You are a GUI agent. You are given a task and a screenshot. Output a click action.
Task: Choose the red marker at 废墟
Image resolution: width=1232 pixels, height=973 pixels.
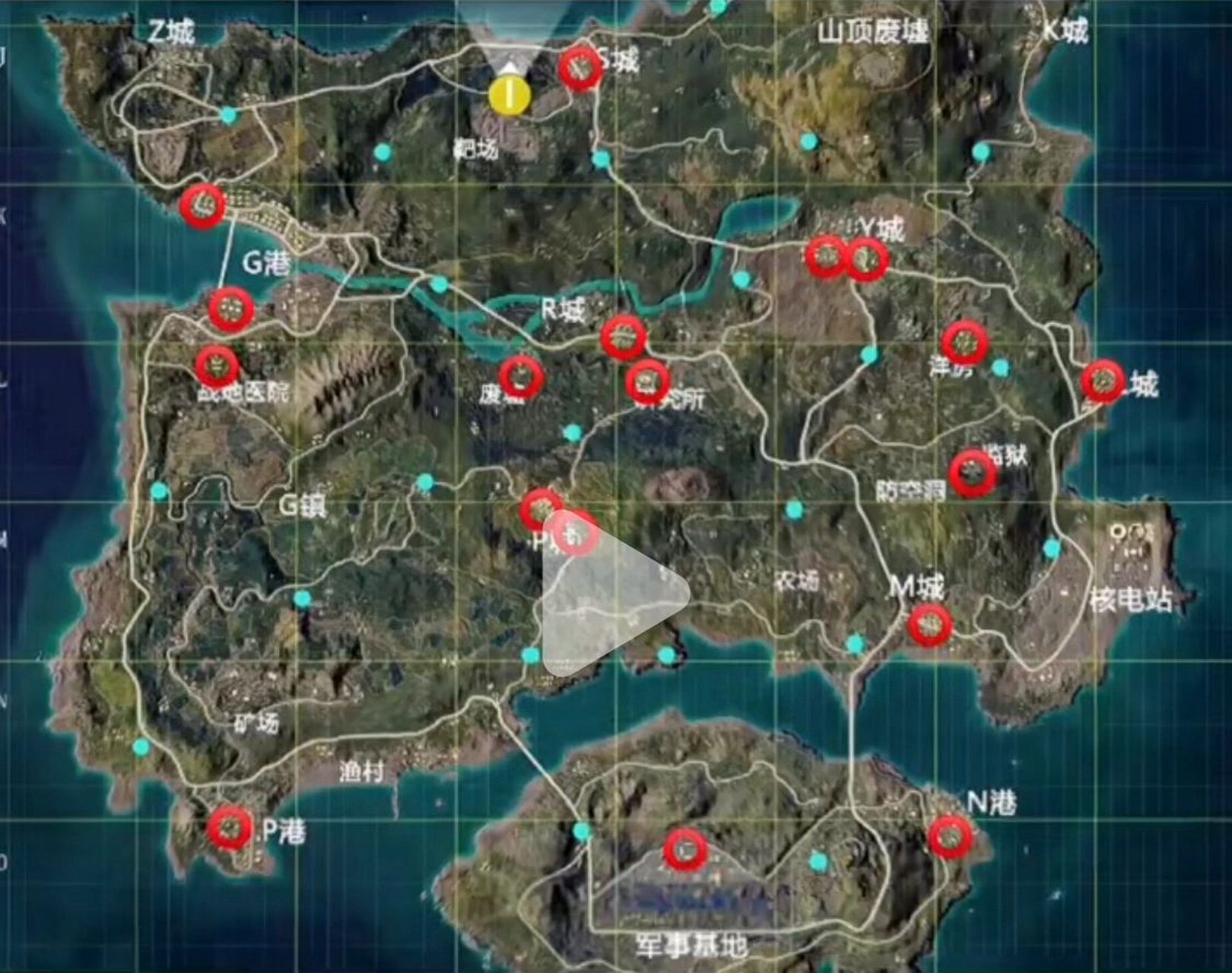coord(522,377)
